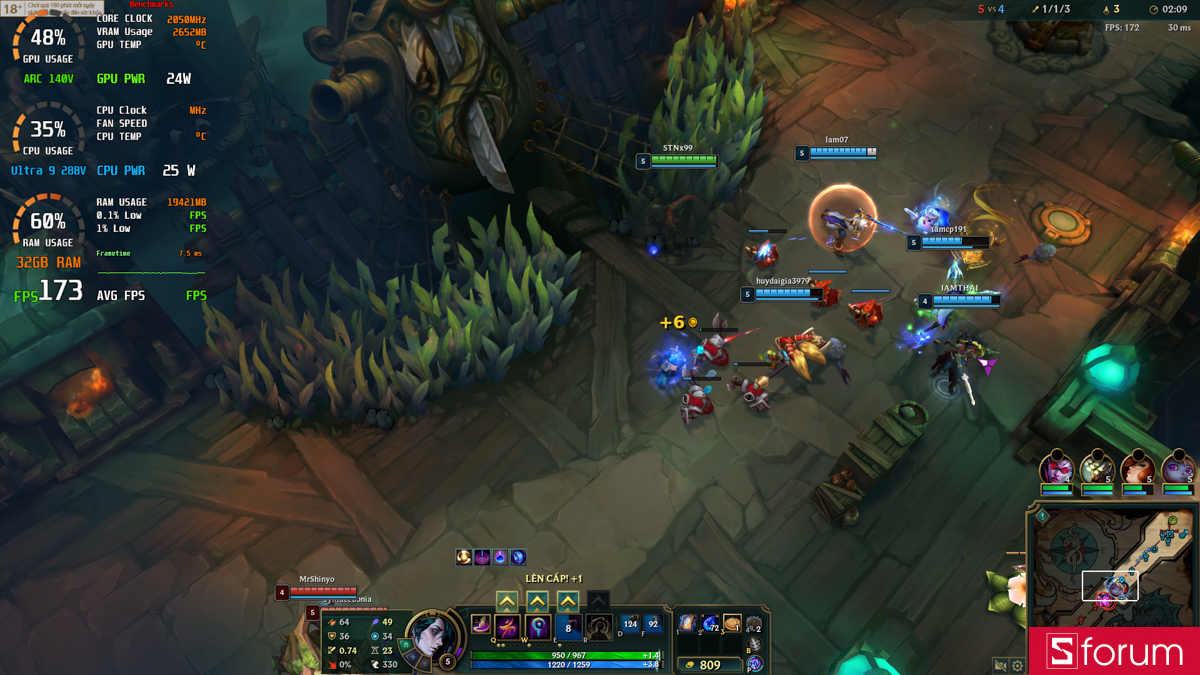Select the R ultimate ability icon
The image size is (1200, 675).
point(598,628)
